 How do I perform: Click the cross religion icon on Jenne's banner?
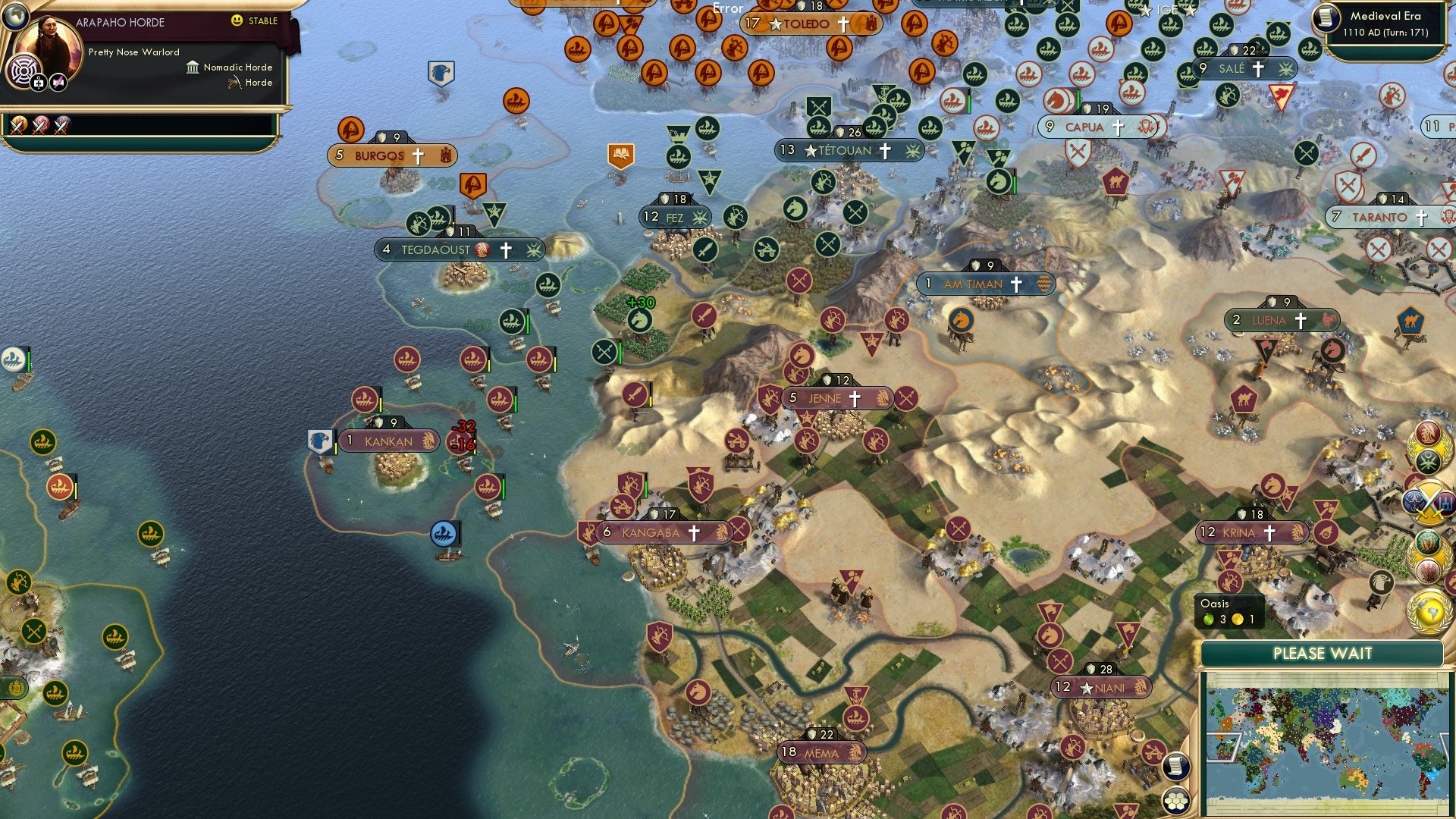(x=854, y=398)
